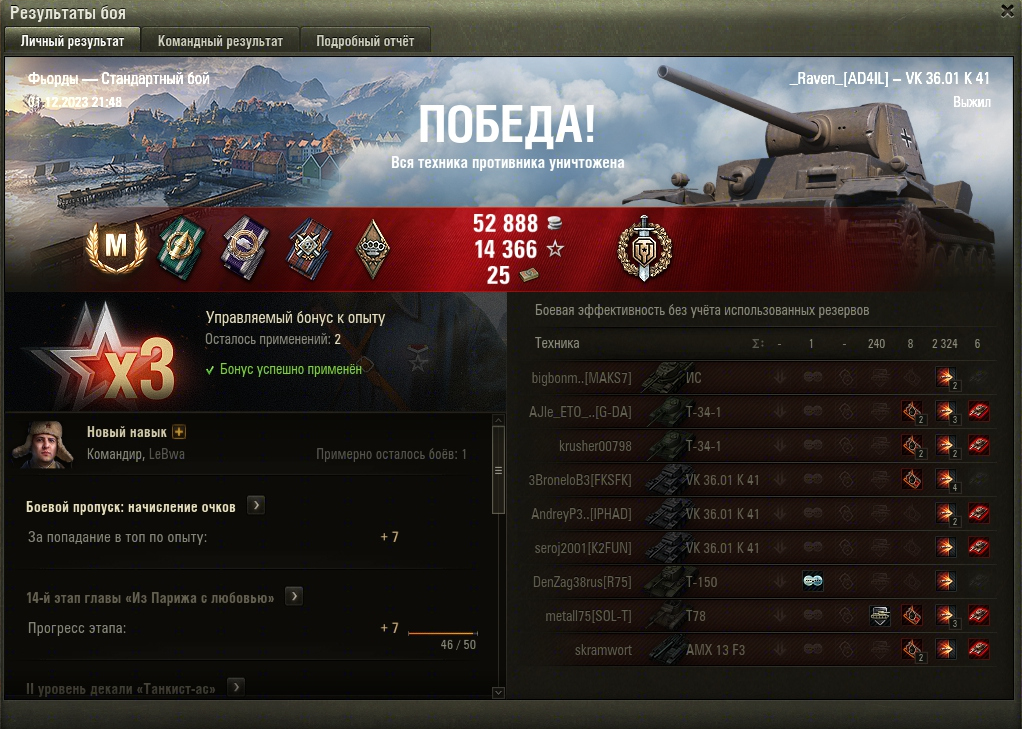
Task: Click the tank-with-wreath achievement emblem
Action: pos(645,247)
